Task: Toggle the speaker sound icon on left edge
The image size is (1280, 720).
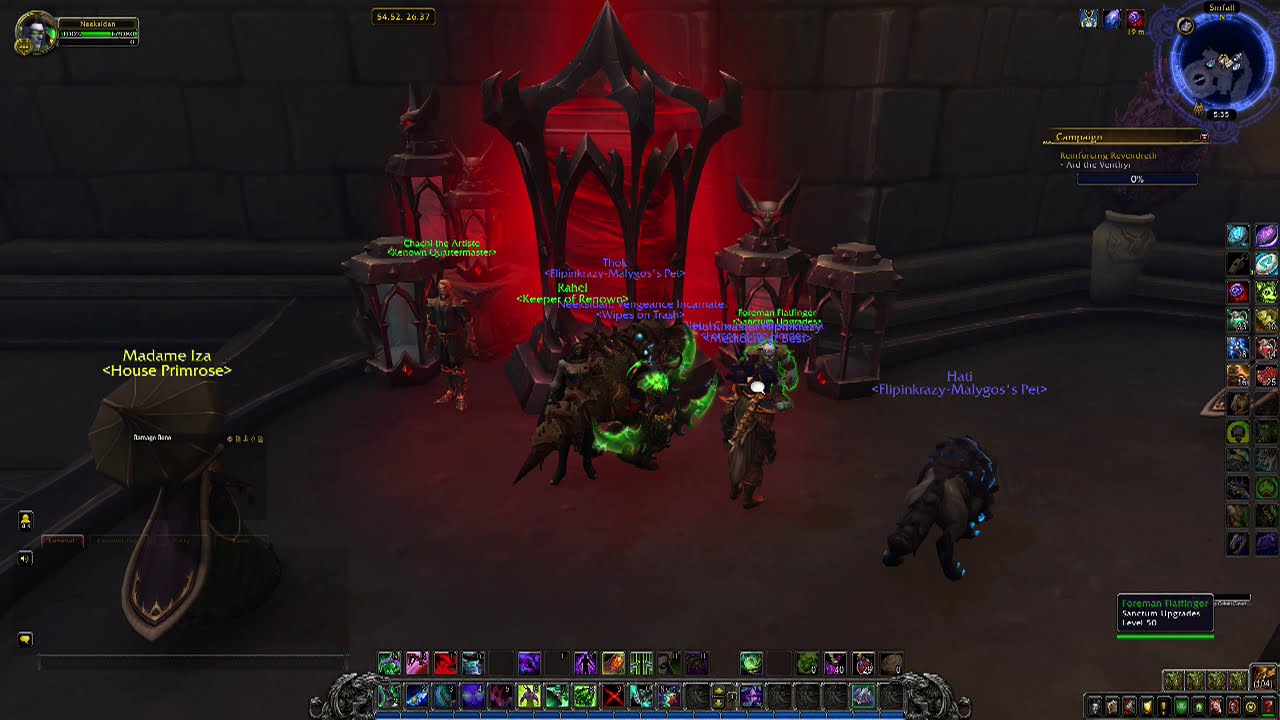Action: click(25, 558)
